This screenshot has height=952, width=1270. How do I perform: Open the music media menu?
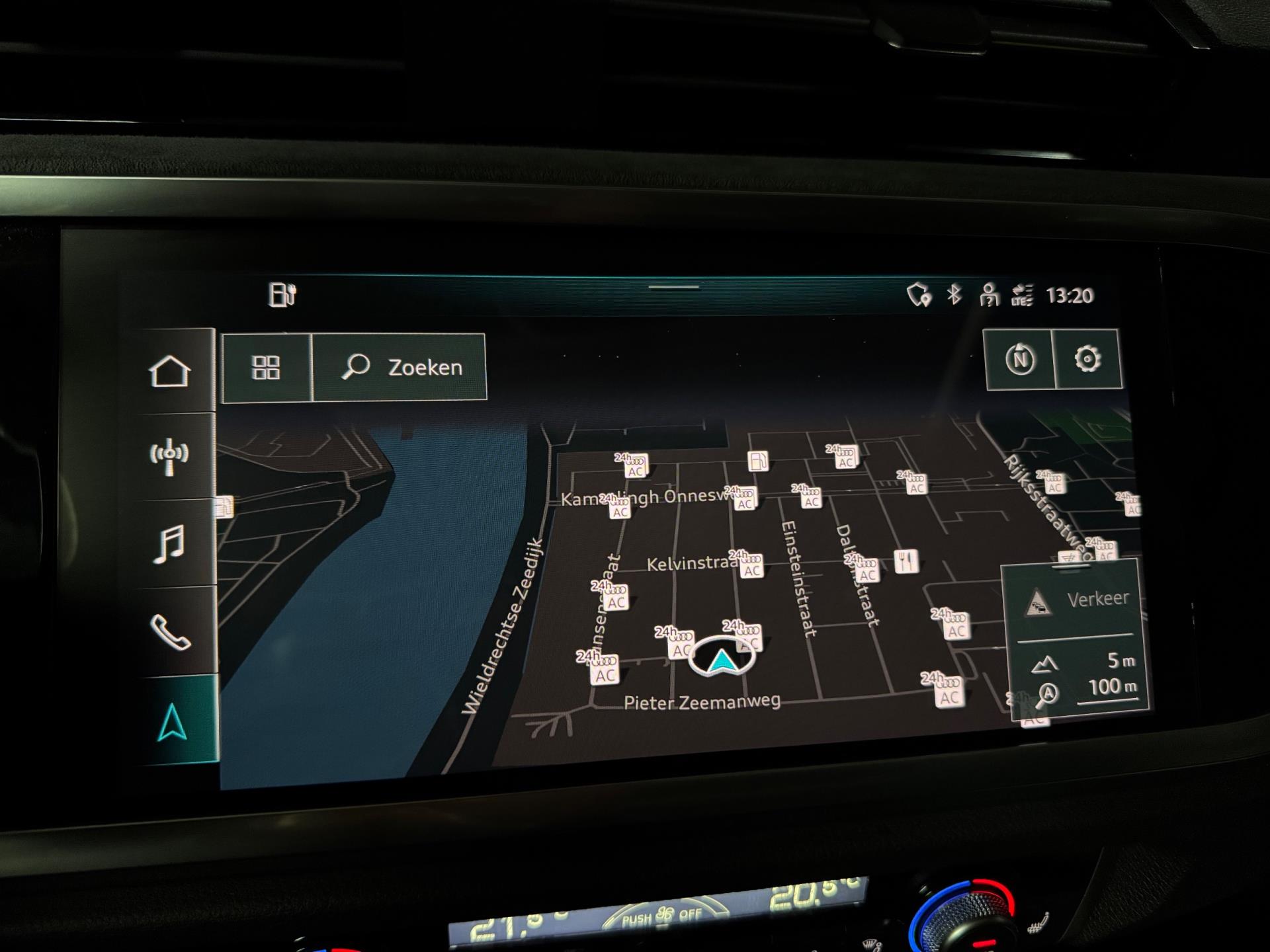click(169, 543)
